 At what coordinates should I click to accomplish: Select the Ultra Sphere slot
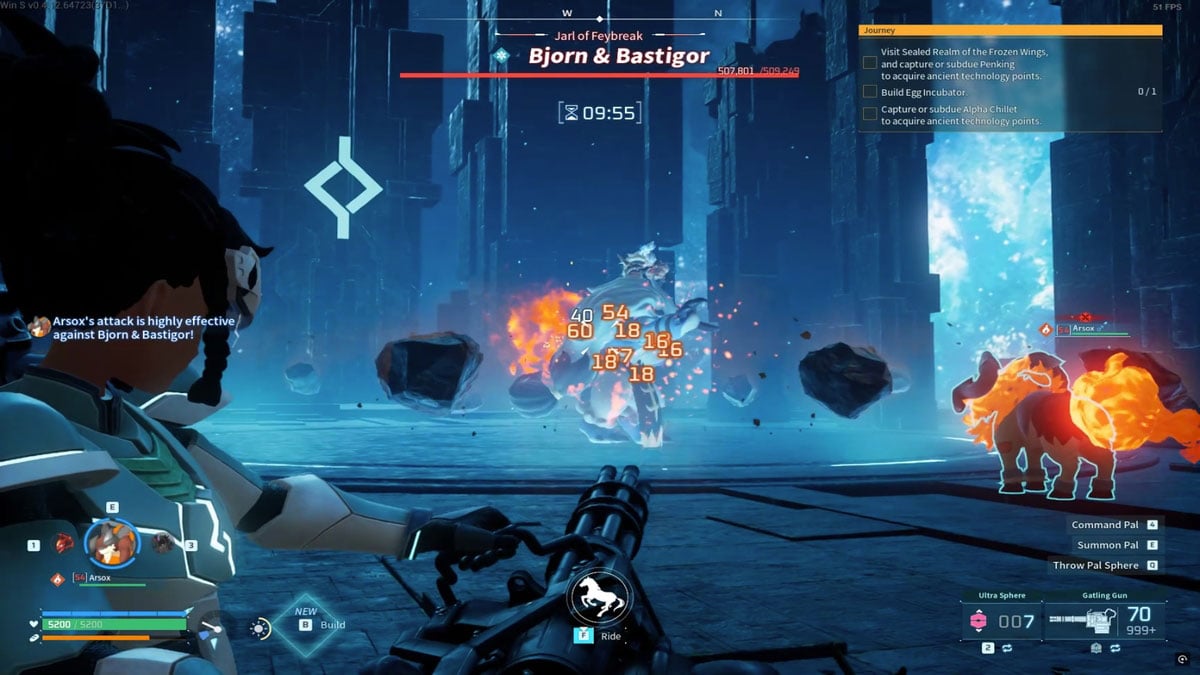tap(1000, 621)
